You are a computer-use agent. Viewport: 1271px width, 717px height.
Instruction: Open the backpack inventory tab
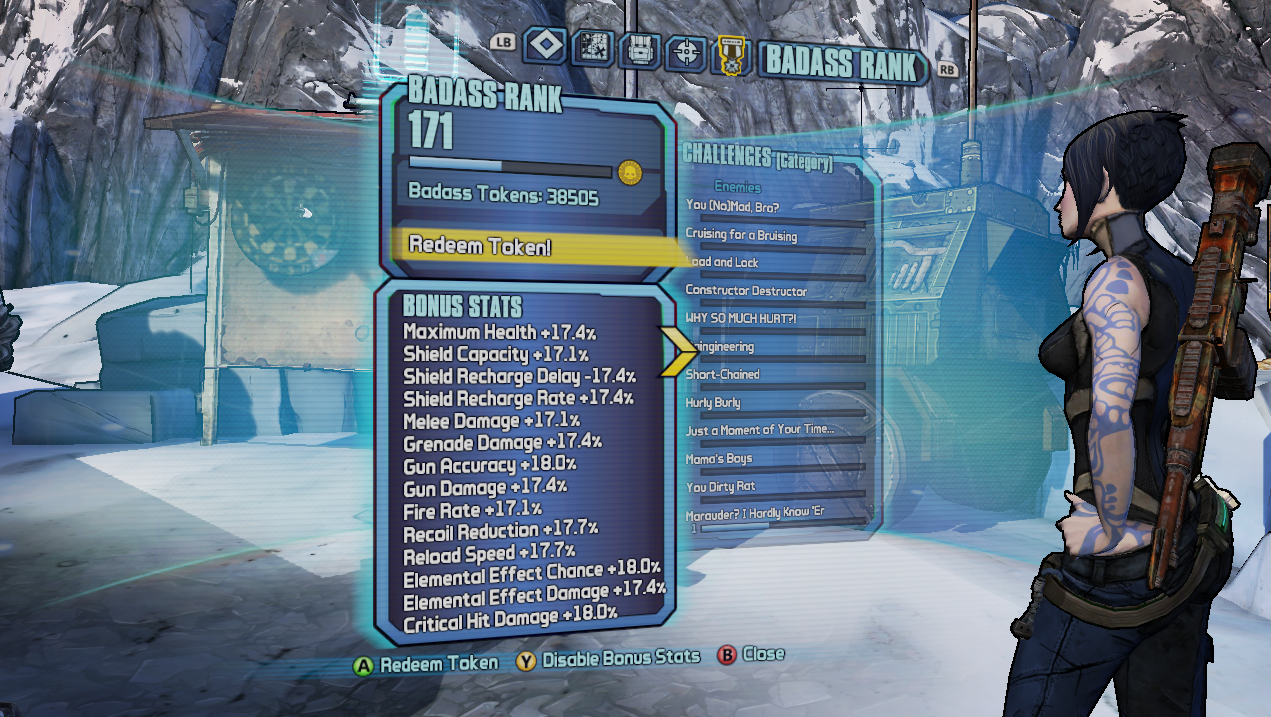click(x=638, y=49)
